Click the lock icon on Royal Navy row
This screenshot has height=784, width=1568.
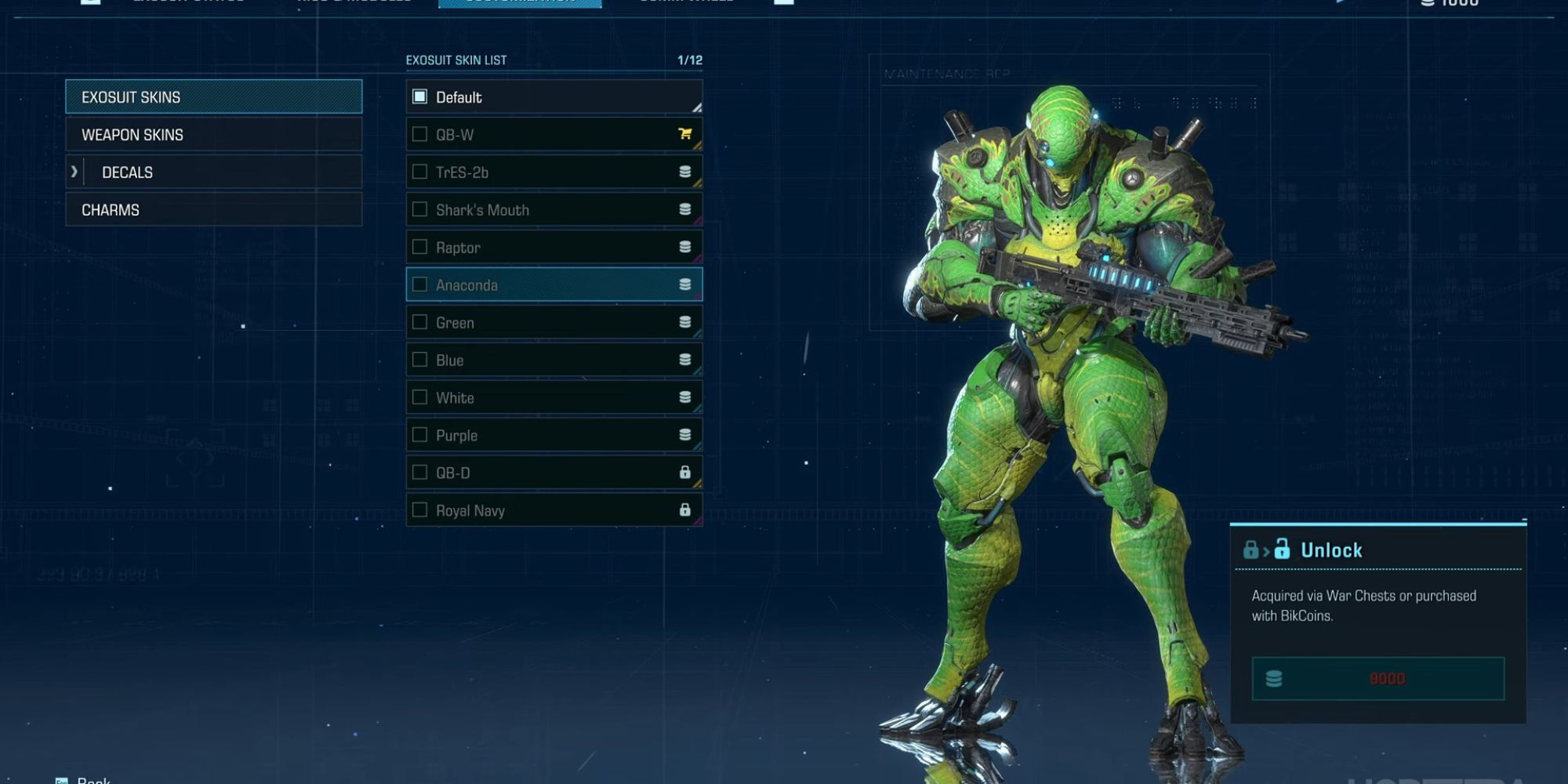click(686, 510)
